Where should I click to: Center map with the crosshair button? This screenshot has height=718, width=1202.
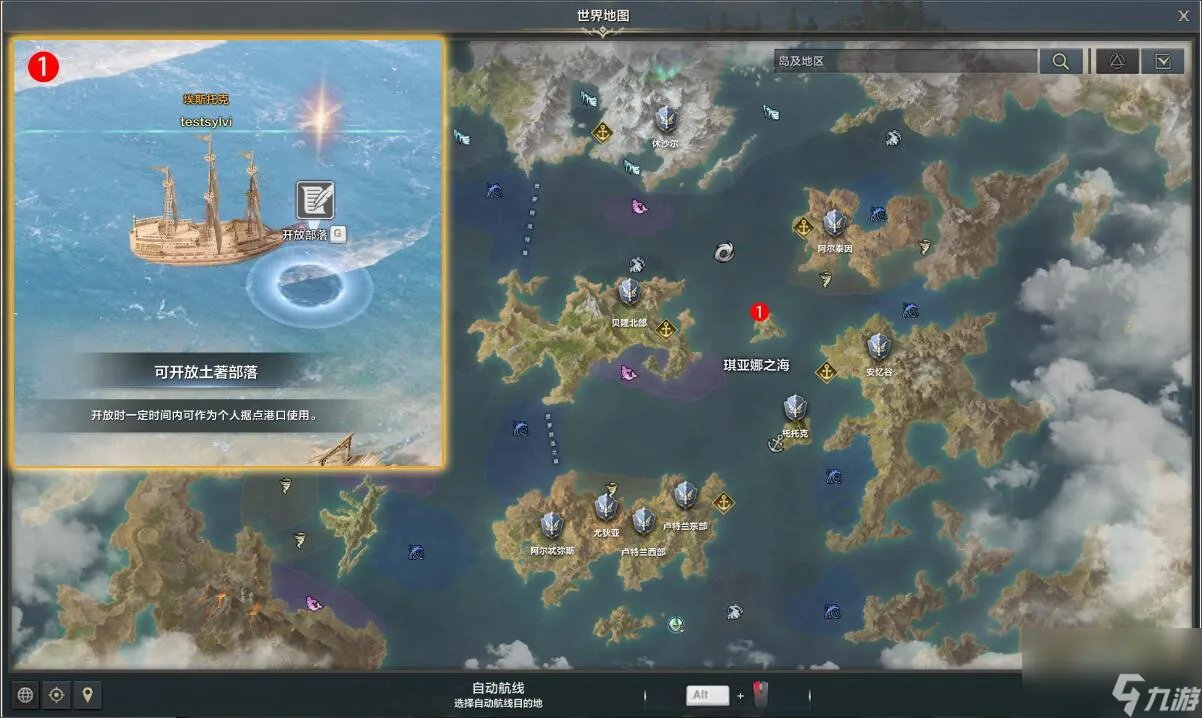57,695
